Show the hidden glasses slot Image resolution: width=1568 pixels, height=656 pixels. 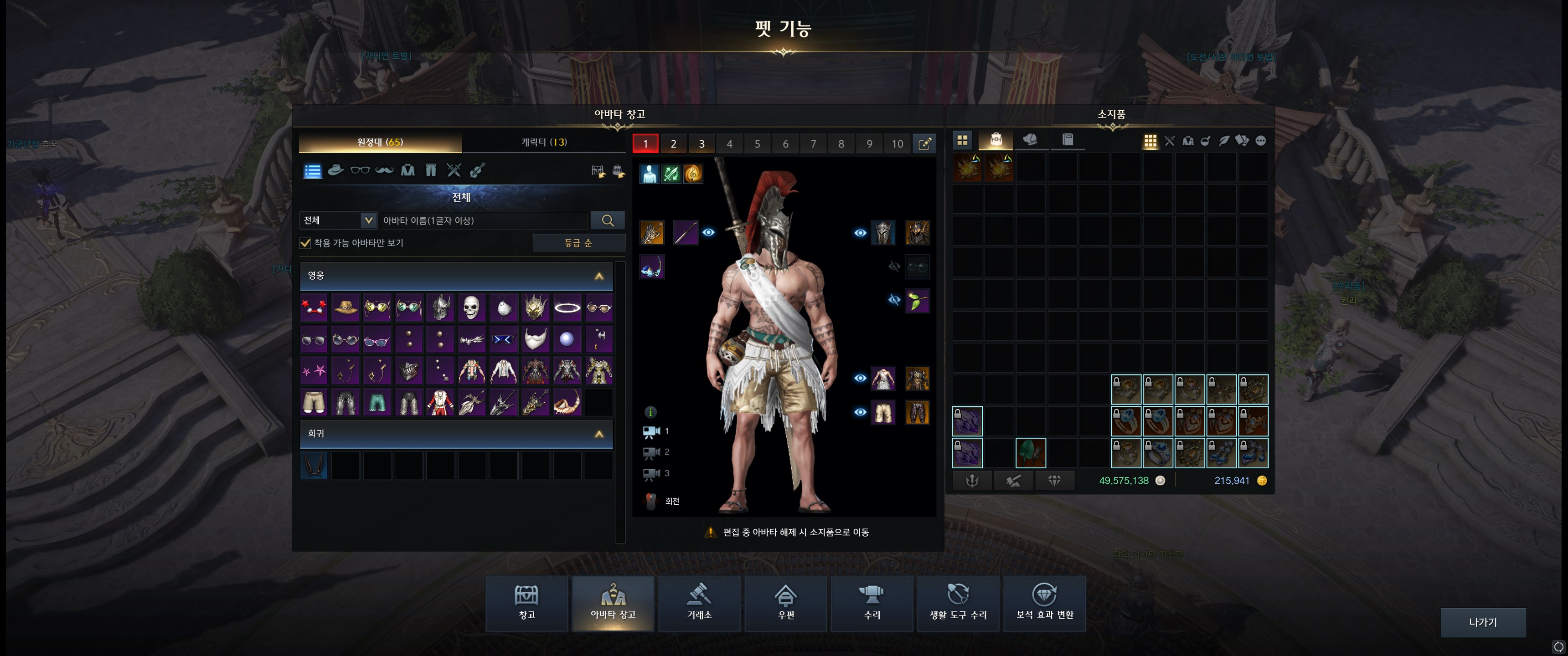click(895, 266)
